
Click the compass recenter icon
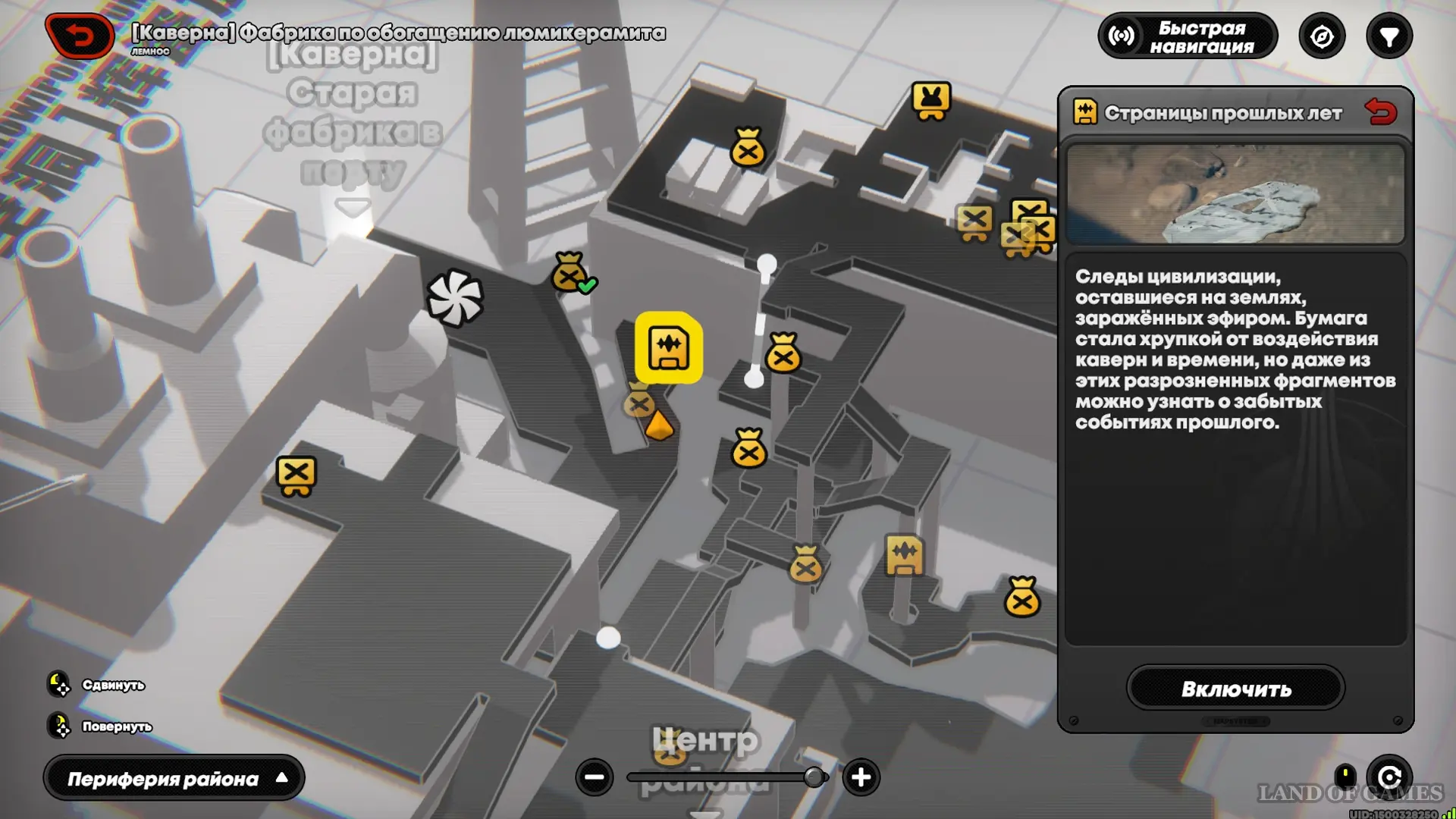coord(1322,36)
